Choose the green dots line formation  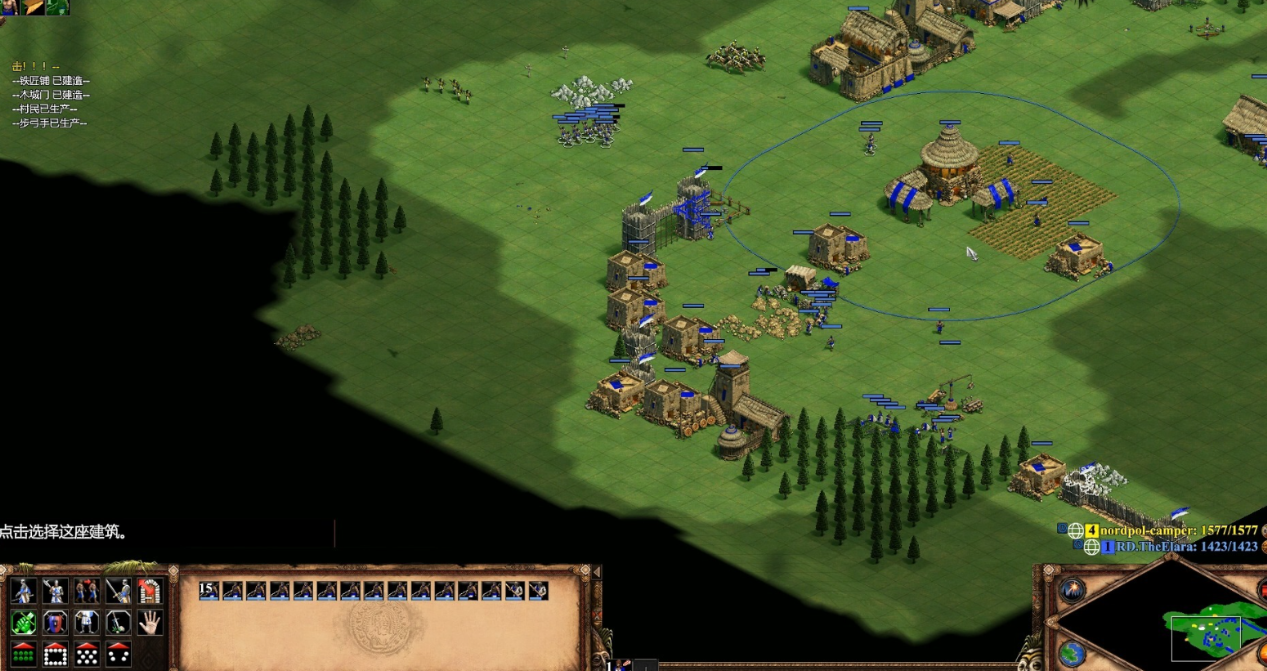click(x=23, y=654)
